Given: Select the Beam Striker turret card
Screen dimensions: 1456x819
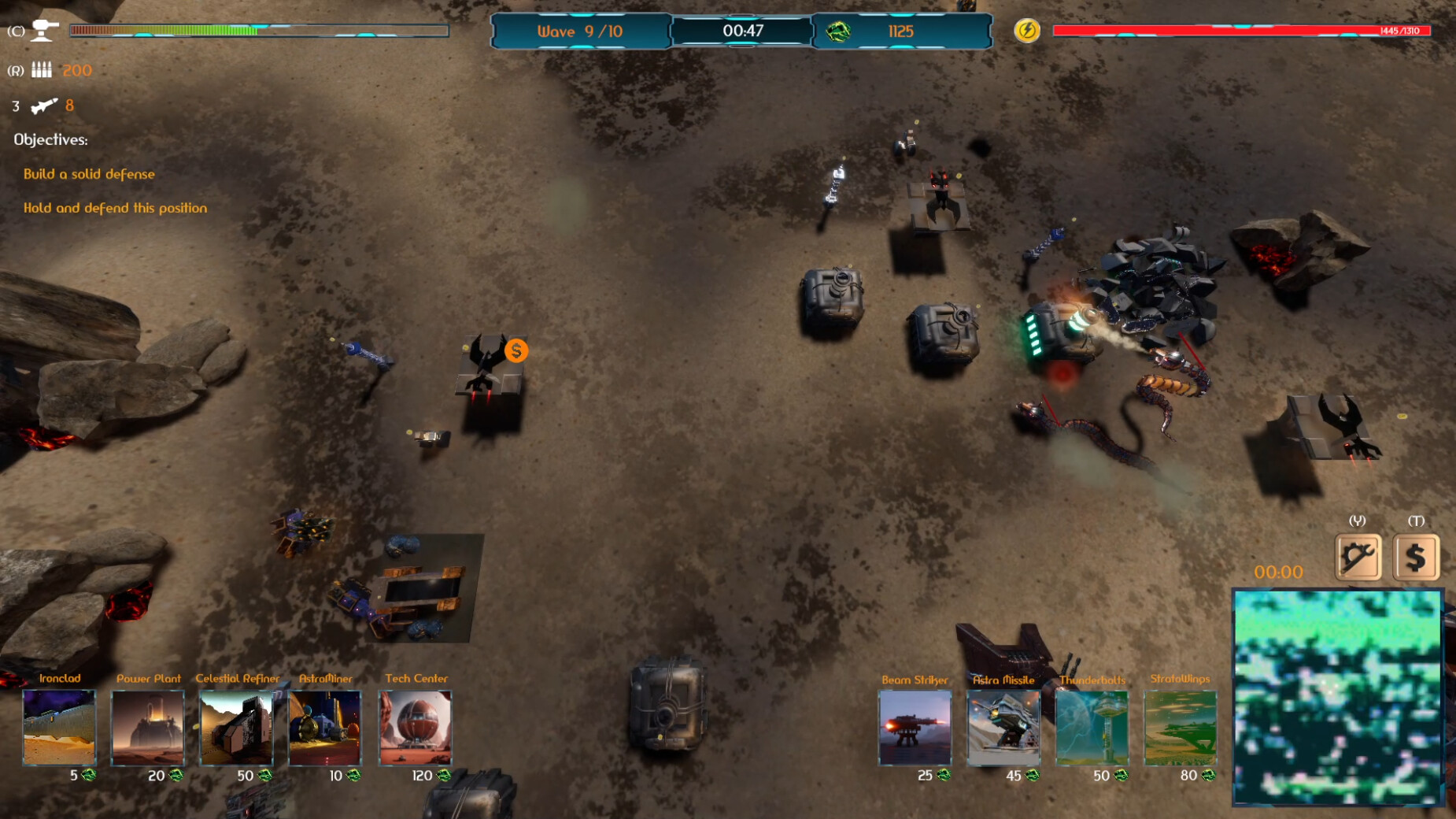Looking at the screenshot, I should click(915, 727).
